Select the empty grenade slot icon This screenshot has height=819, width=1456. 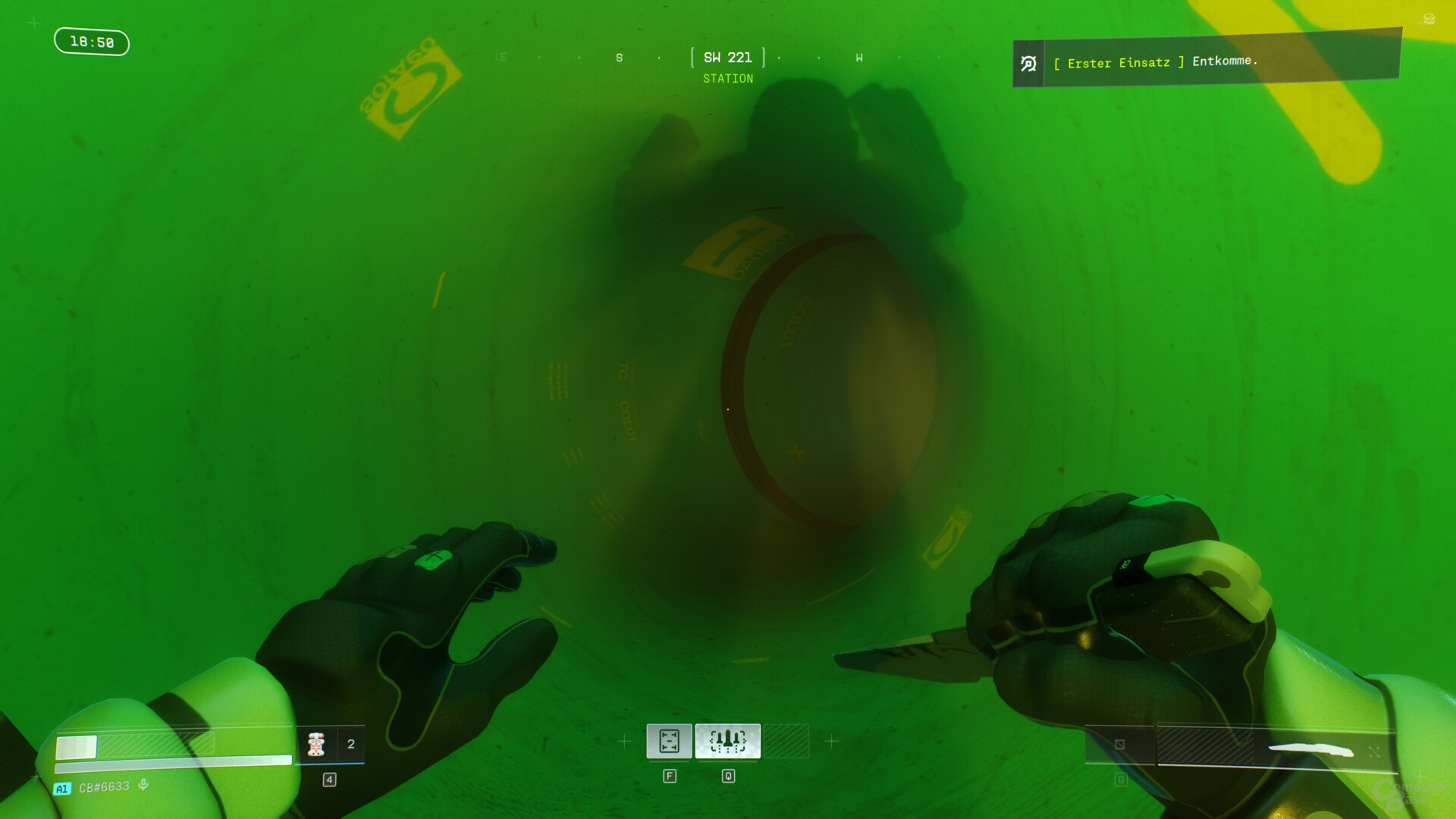(x=1119, y=745)
